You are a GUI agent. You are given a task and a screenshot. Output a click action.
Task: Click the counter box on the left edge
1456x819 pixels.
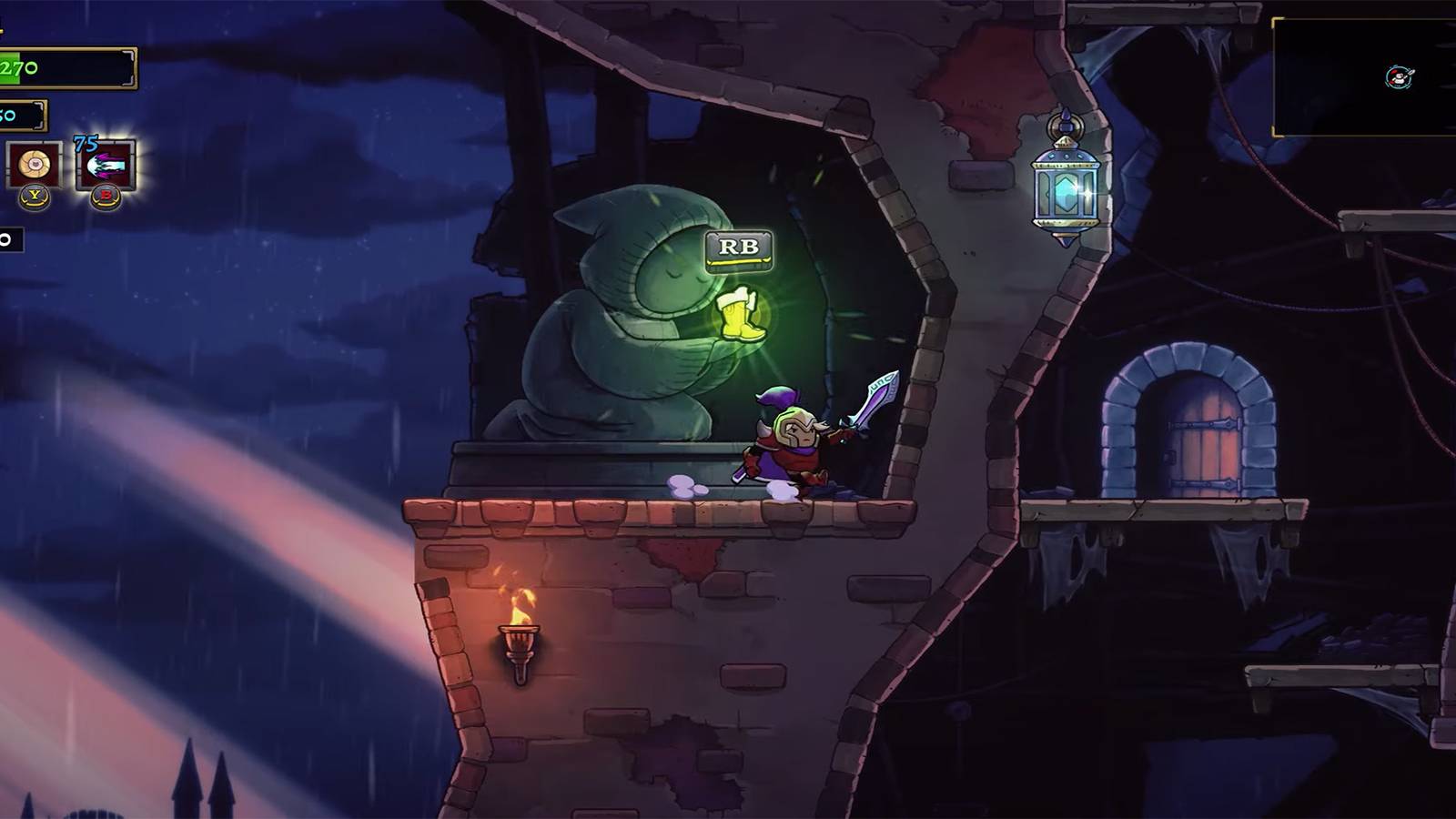11,238
